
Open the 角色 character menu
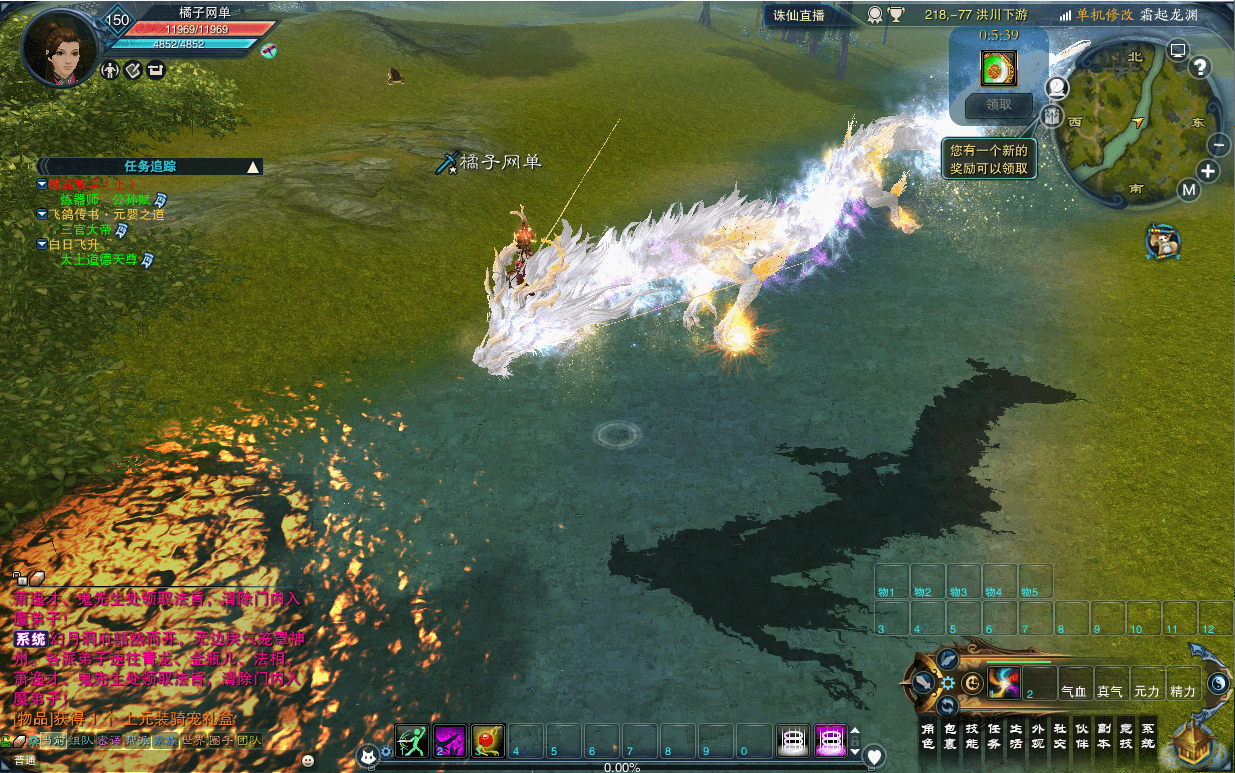click(x=927, y=736)
